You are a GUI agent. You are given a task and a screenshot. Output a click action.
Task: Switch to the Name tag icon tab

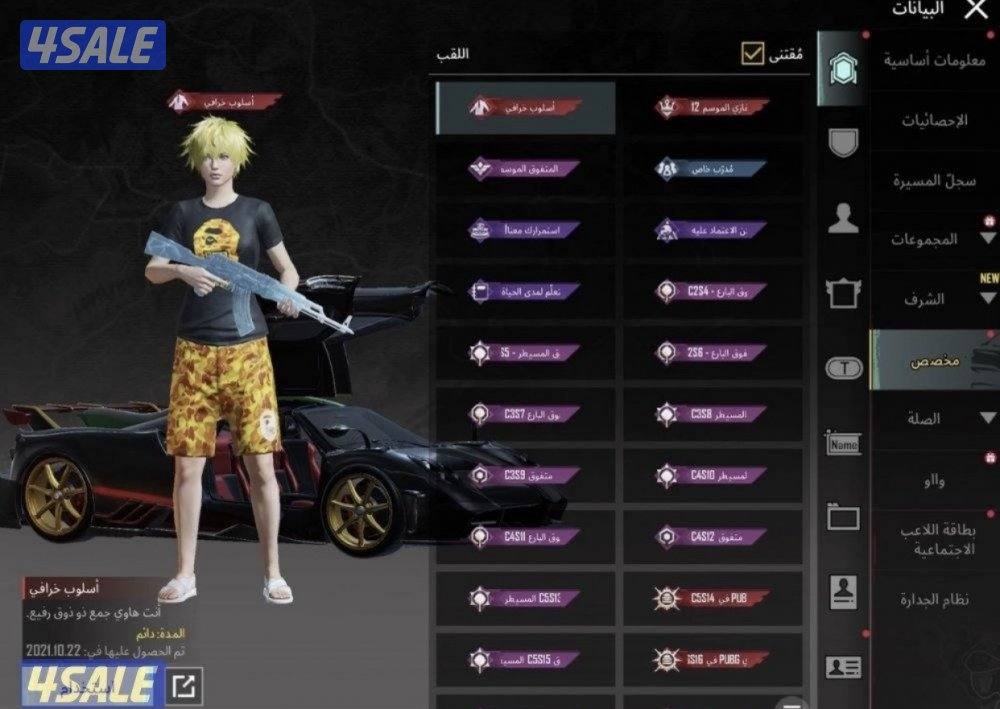[843, 444]
